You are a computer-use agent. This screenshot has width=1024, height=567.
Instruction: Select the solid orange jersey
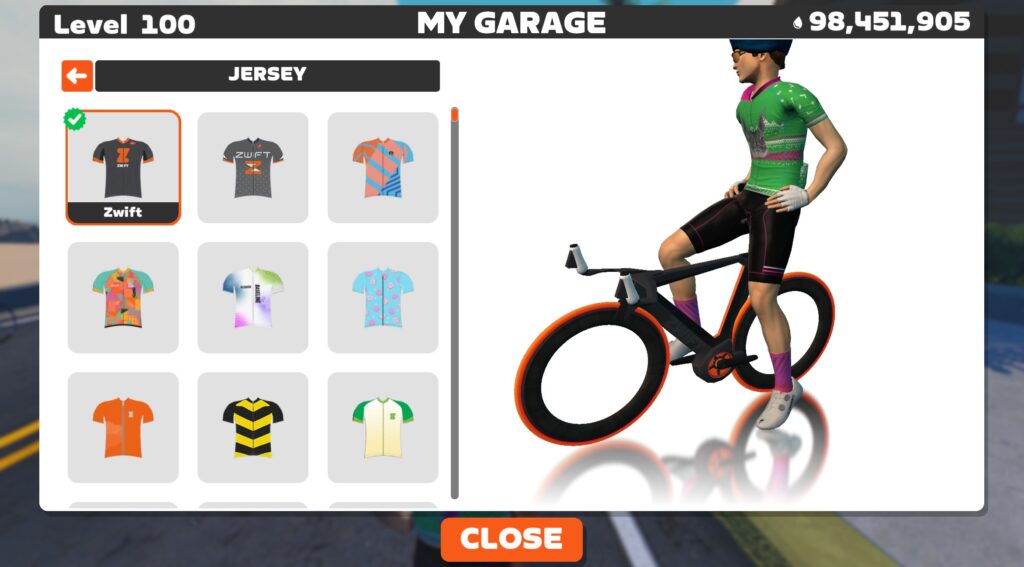tap(123, 427)
